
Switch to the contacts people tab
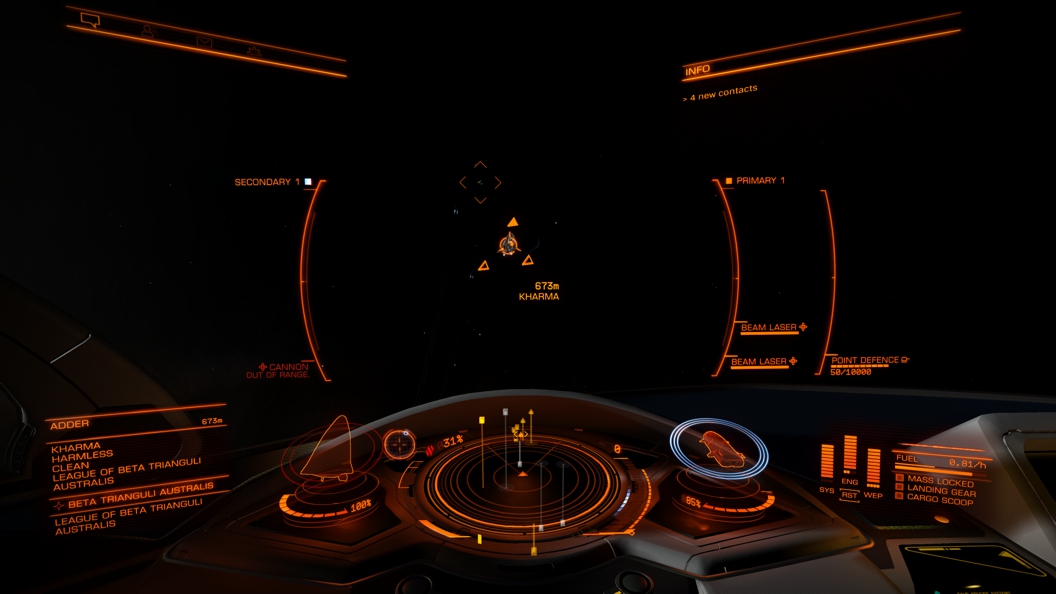pyautogui.click(x=148, y=31)
